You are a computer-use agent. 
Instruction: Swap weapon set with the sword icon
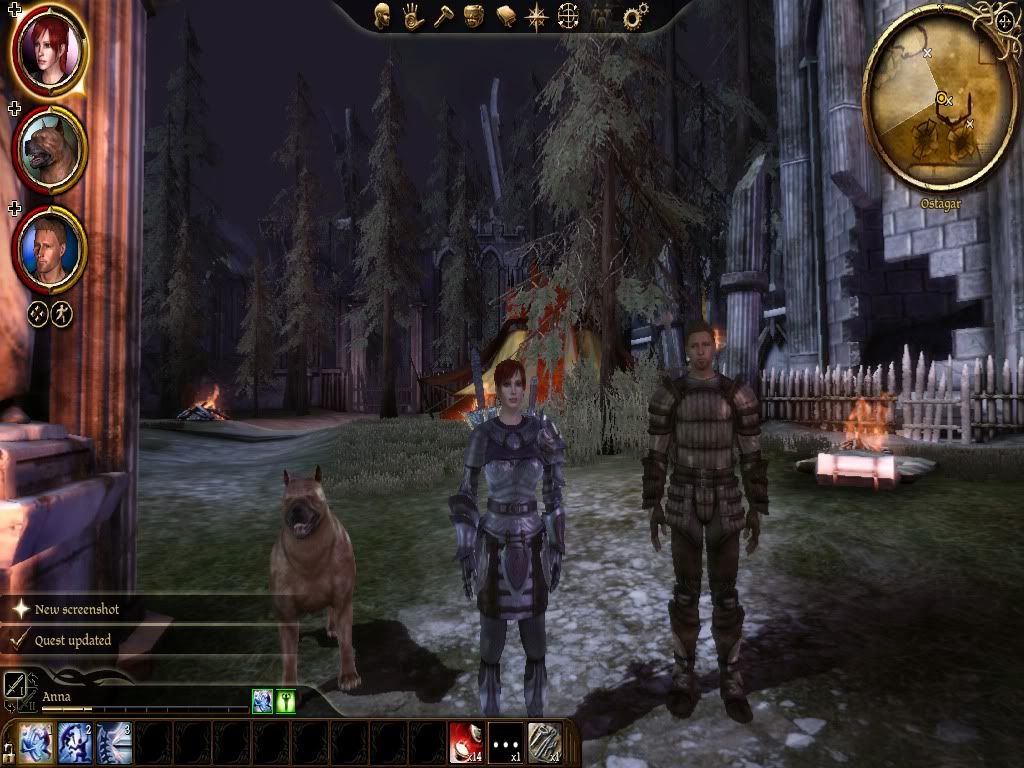(16, 685)
